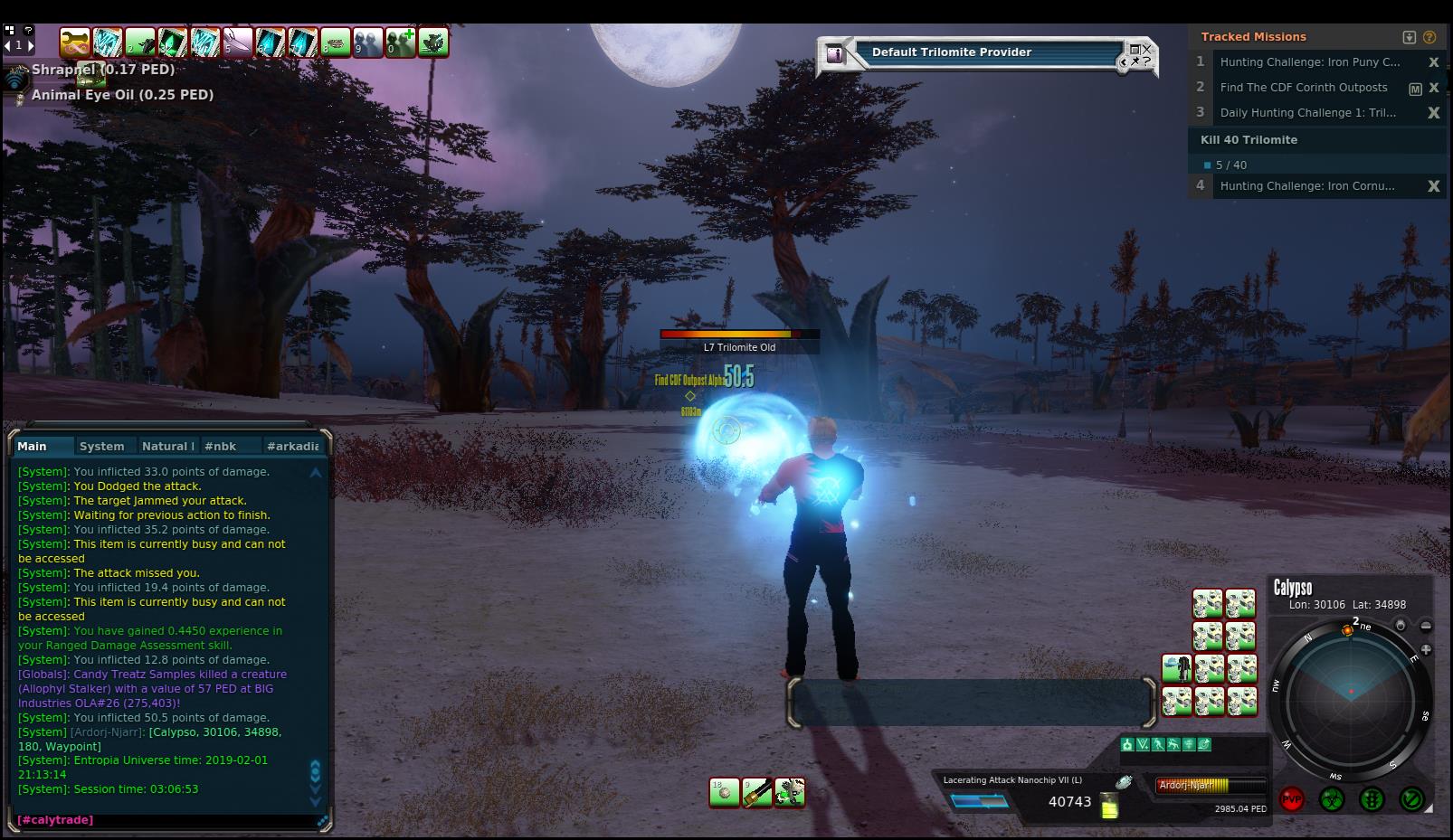Close the Default Trilomite Provider window
Screen dimensions: 1453x840
click(x=1146, y=49)
